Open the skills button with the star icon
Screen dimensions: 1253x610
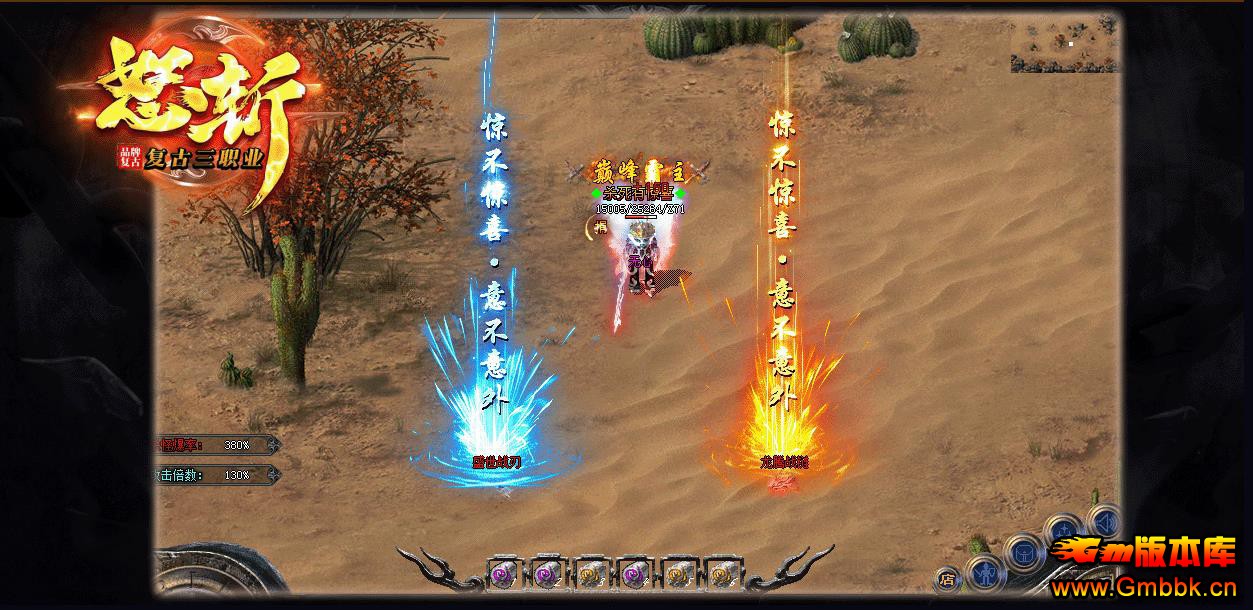[x=1066, y=530]
